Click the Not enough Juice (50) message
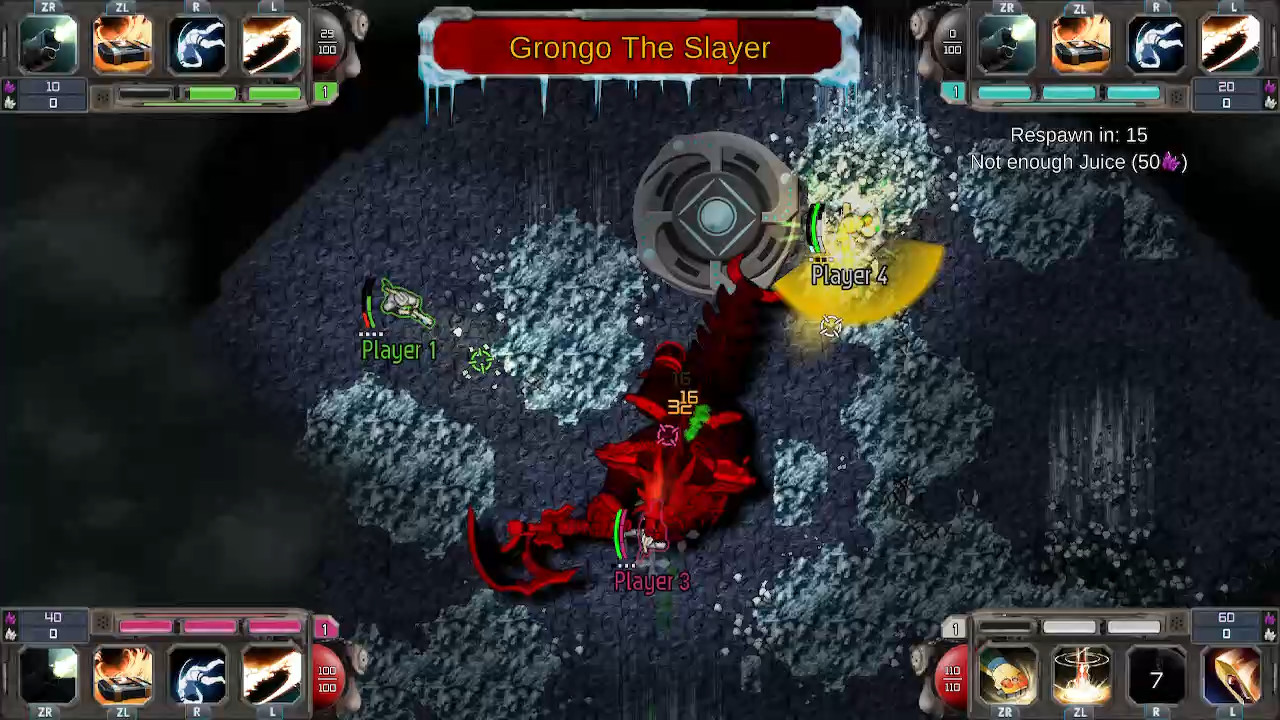Screen dimensions: 1280x720 point(1079,162)
